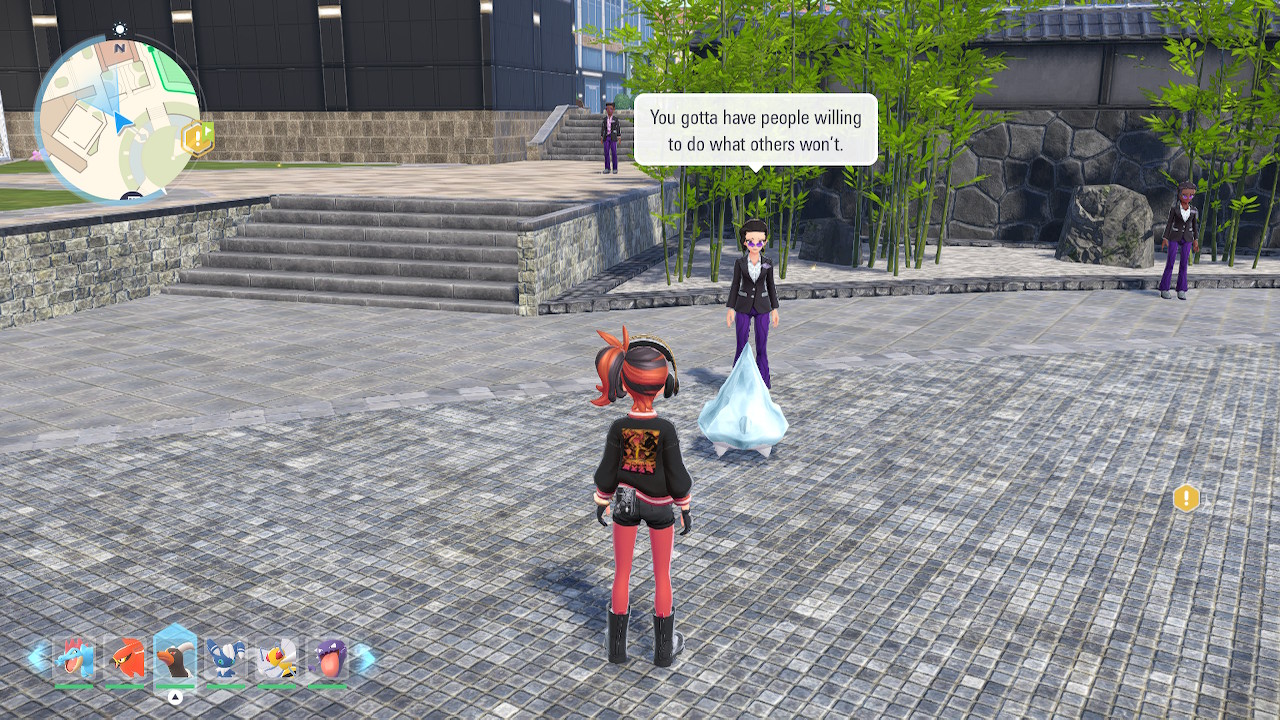Pick Beedrill from the party bar
Image resolution: width=1280 pixels, height=720 pixels.
click(x=277, y=659)
